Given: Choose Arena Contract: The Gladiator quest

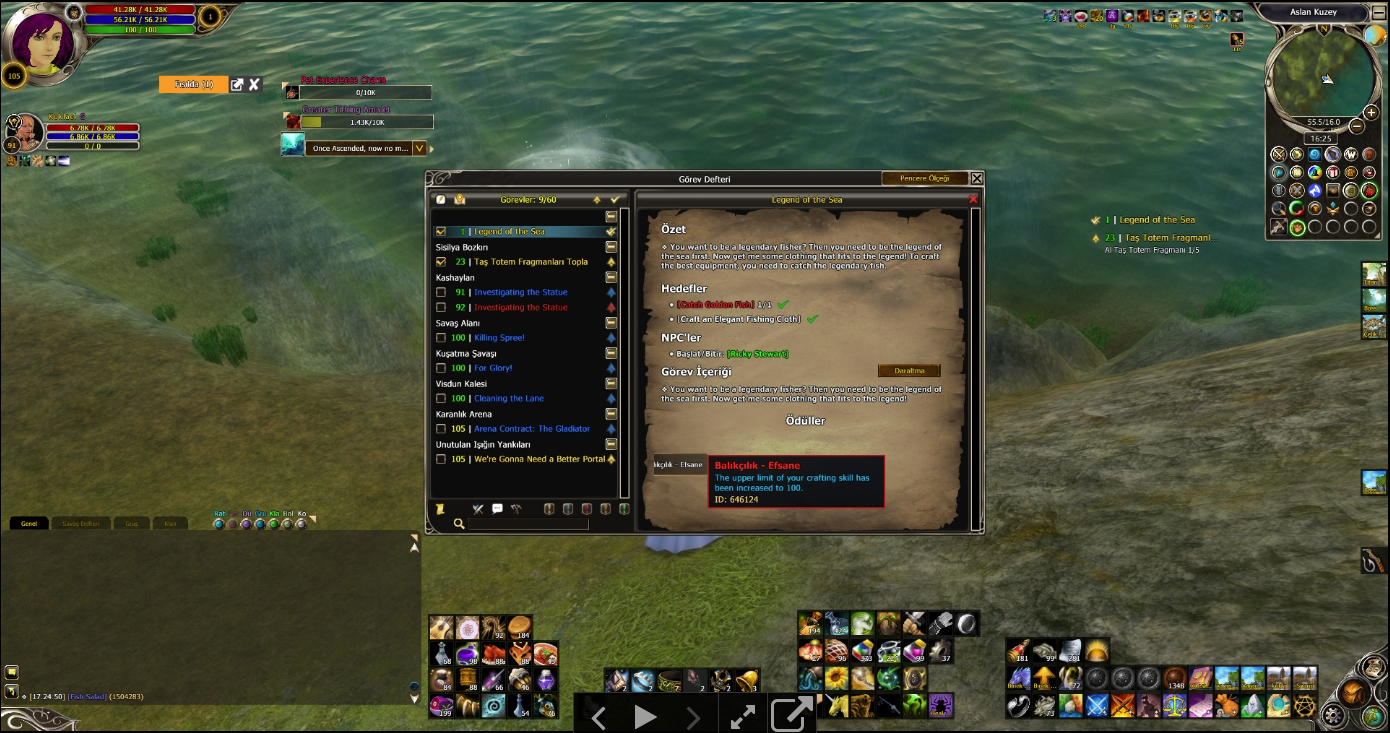Looking at the screenshot, I should (531, 429).
